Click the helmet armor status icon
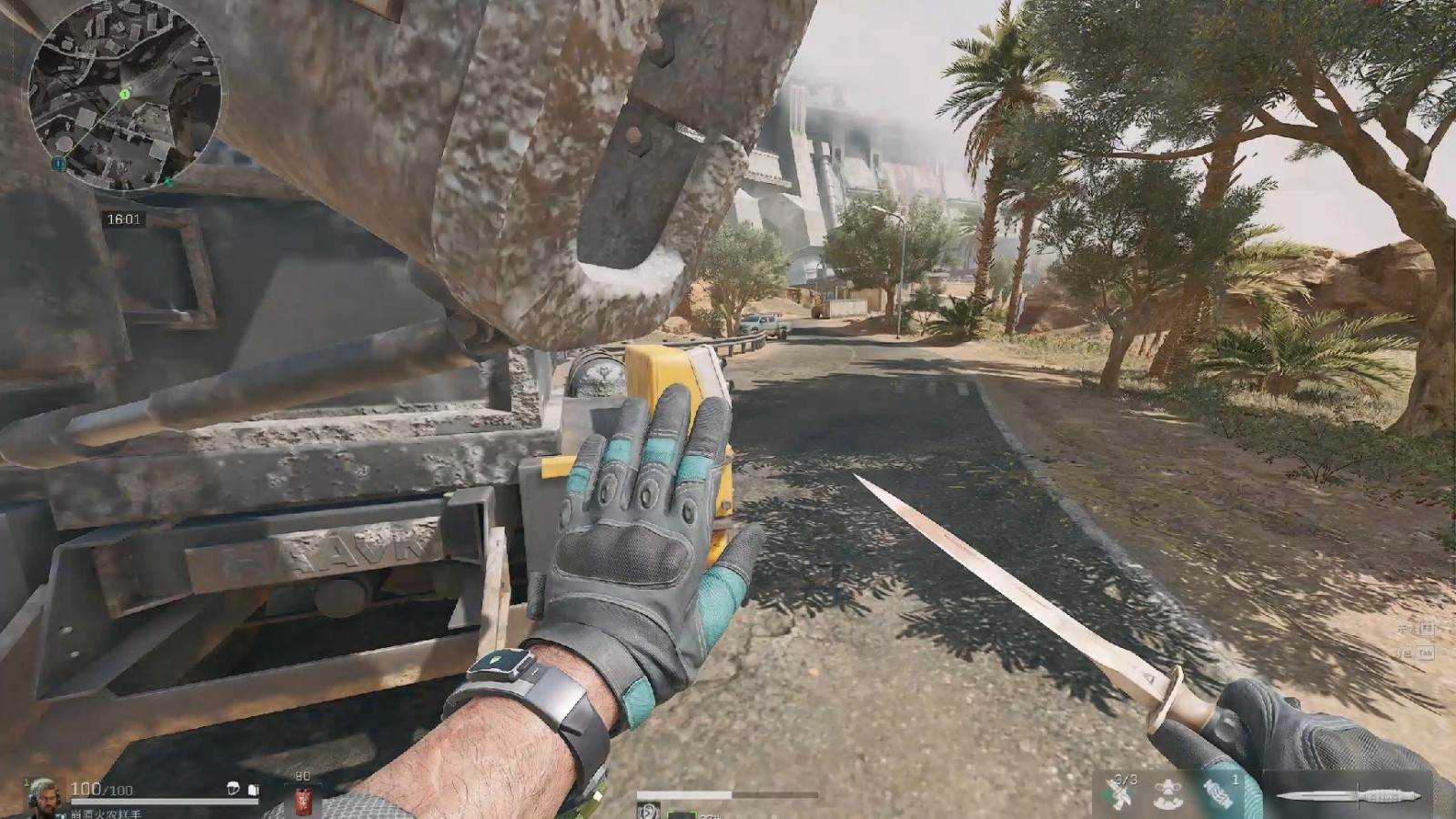This screenshot has height=819, width=1456. tap(234, 789)
